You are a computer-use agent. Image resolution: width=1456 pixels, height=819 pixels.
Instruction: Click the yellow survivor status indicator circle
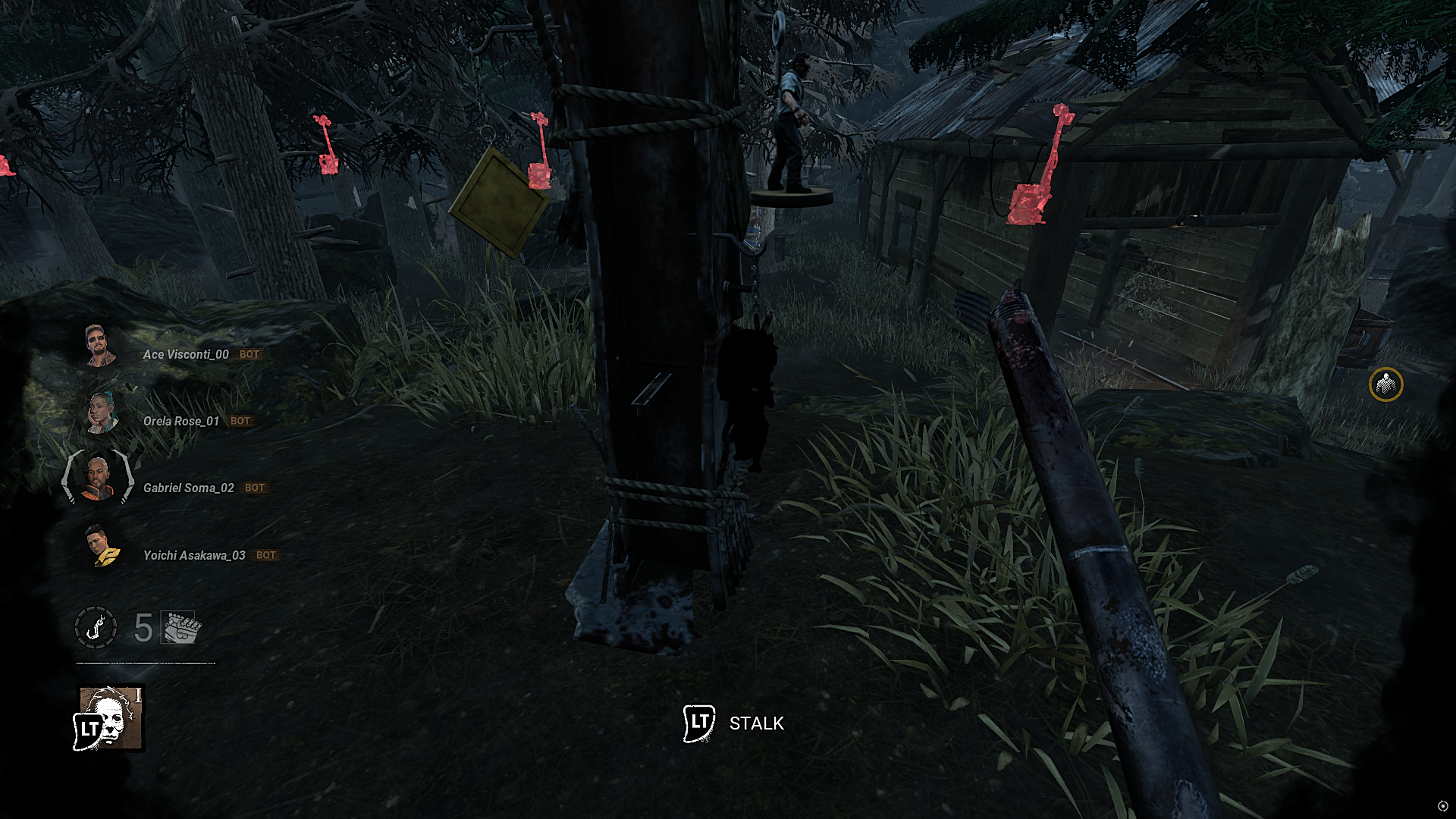pyautogui.click(x=1387, y=385)
